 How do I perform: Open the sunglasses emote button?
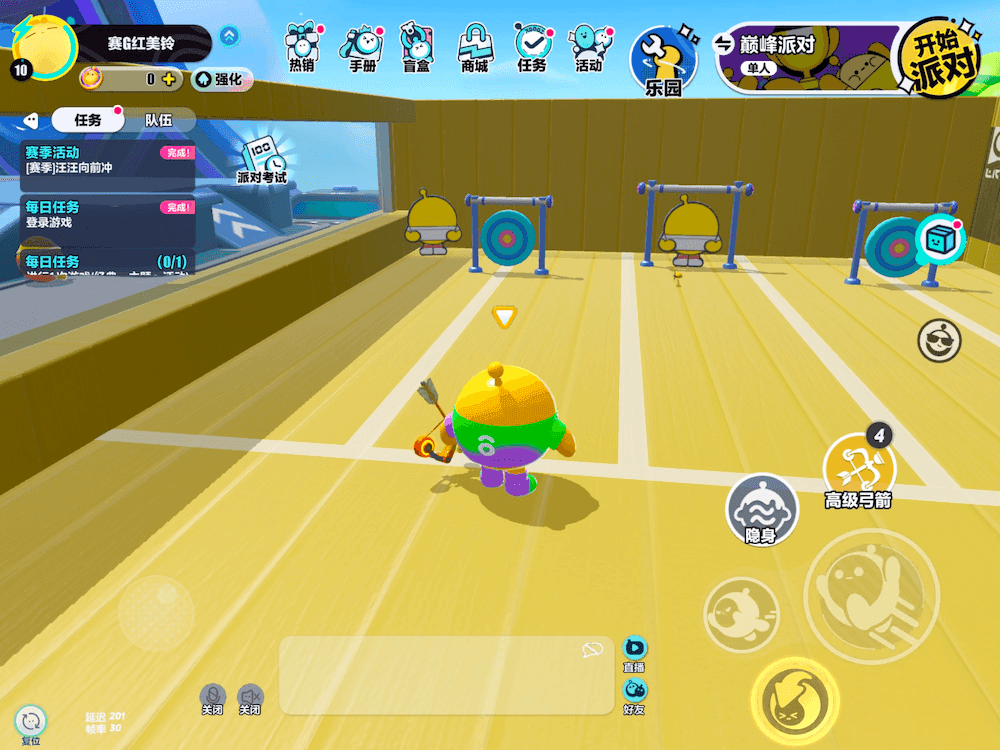pyautogui.click(x=939, y=341)
